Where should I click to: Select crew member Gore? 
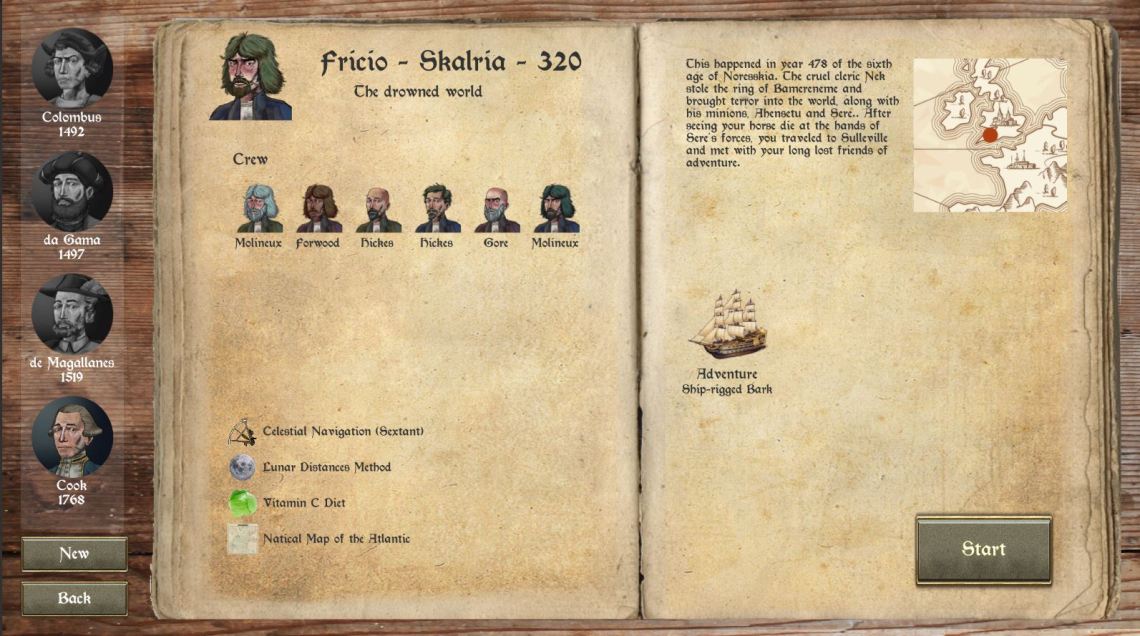click(x=496, y=209)
